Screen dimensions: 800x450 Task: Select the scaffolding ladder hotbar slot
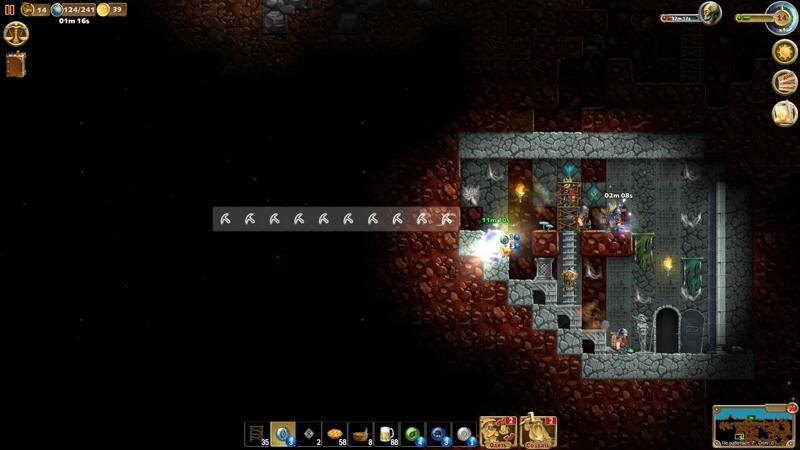(257, 434)
